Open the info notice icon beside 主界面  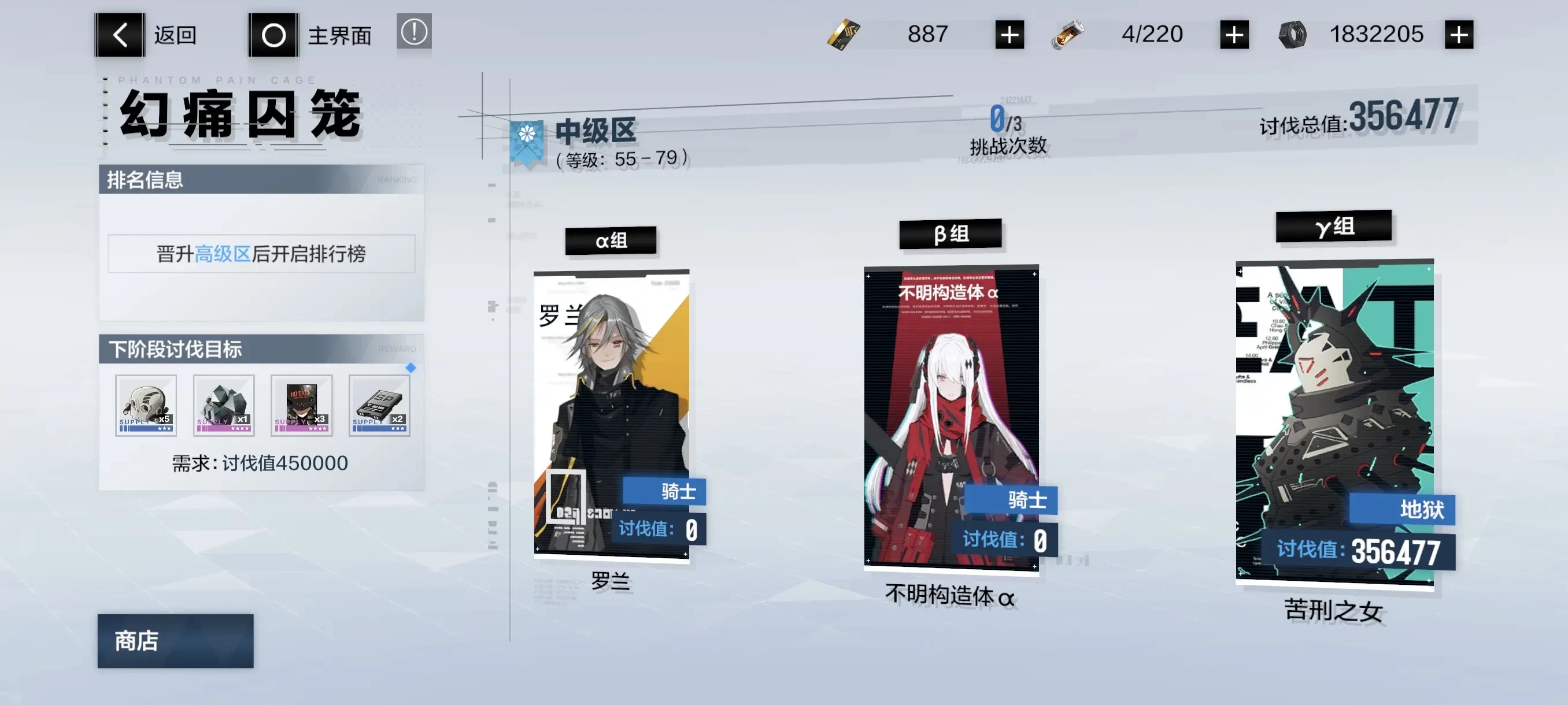413,34
